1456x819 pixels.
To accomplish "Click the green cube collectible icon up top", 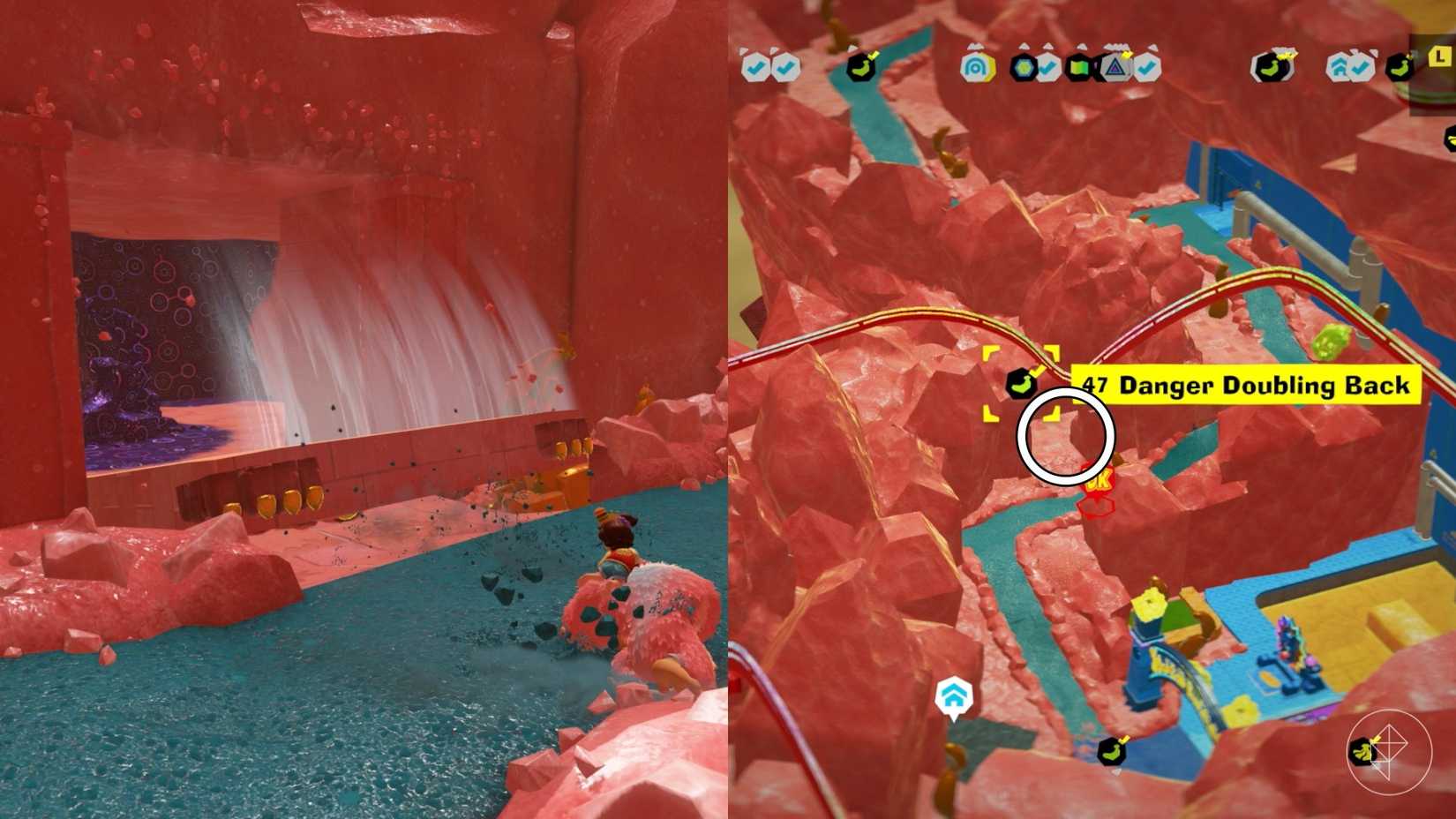I will [x=1079, y=66].
